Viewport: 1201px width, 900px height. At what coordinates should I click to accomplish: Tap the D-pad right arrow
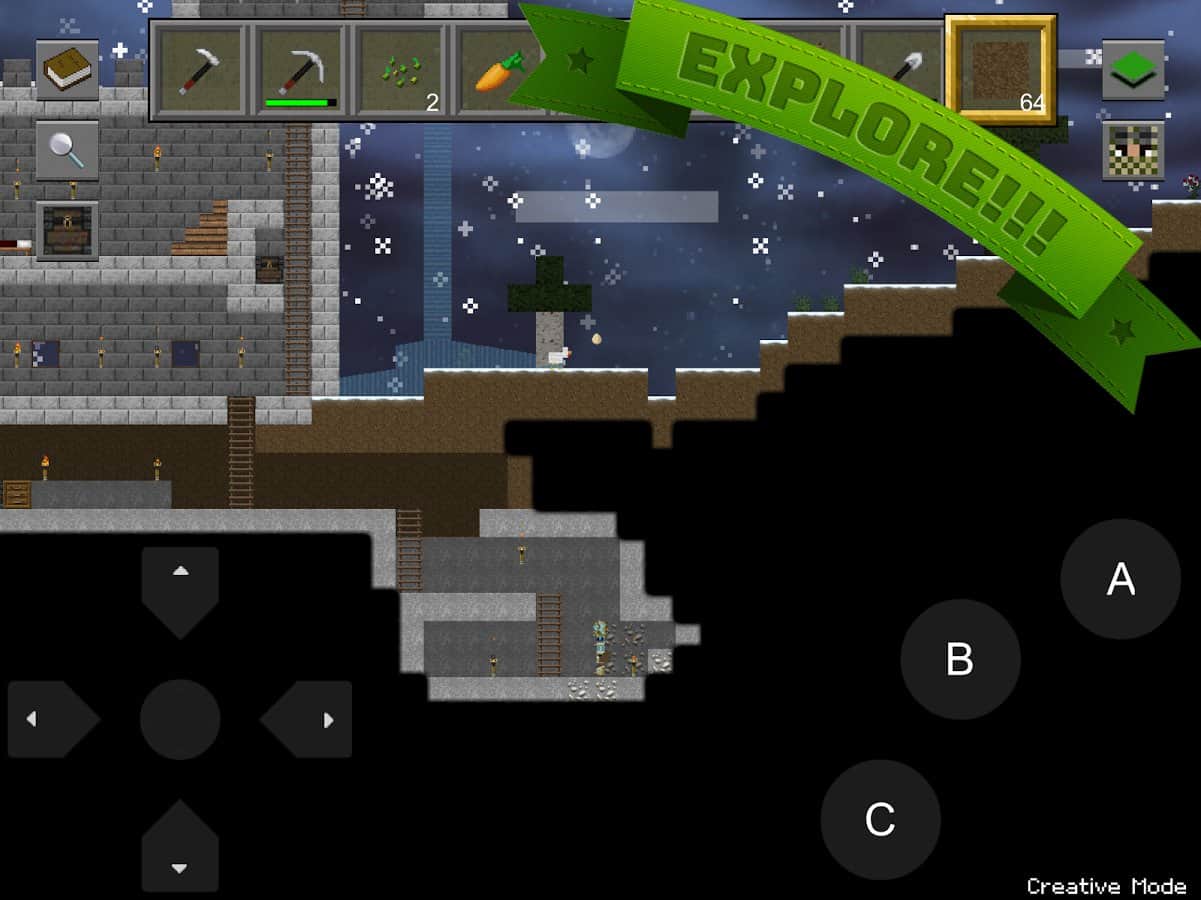[308, 718]
